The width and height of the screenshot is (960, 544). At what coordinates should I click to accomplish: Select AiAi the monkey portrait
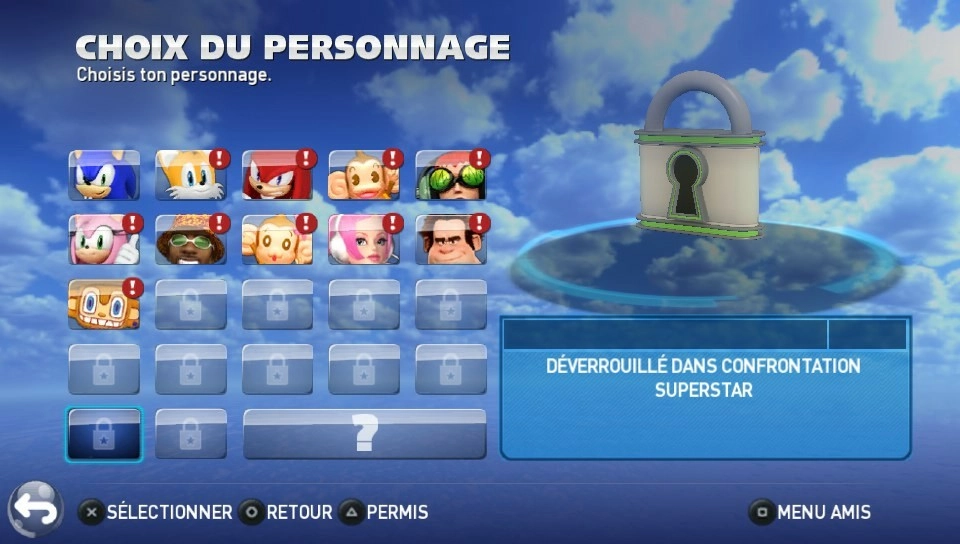coord(364,175)
